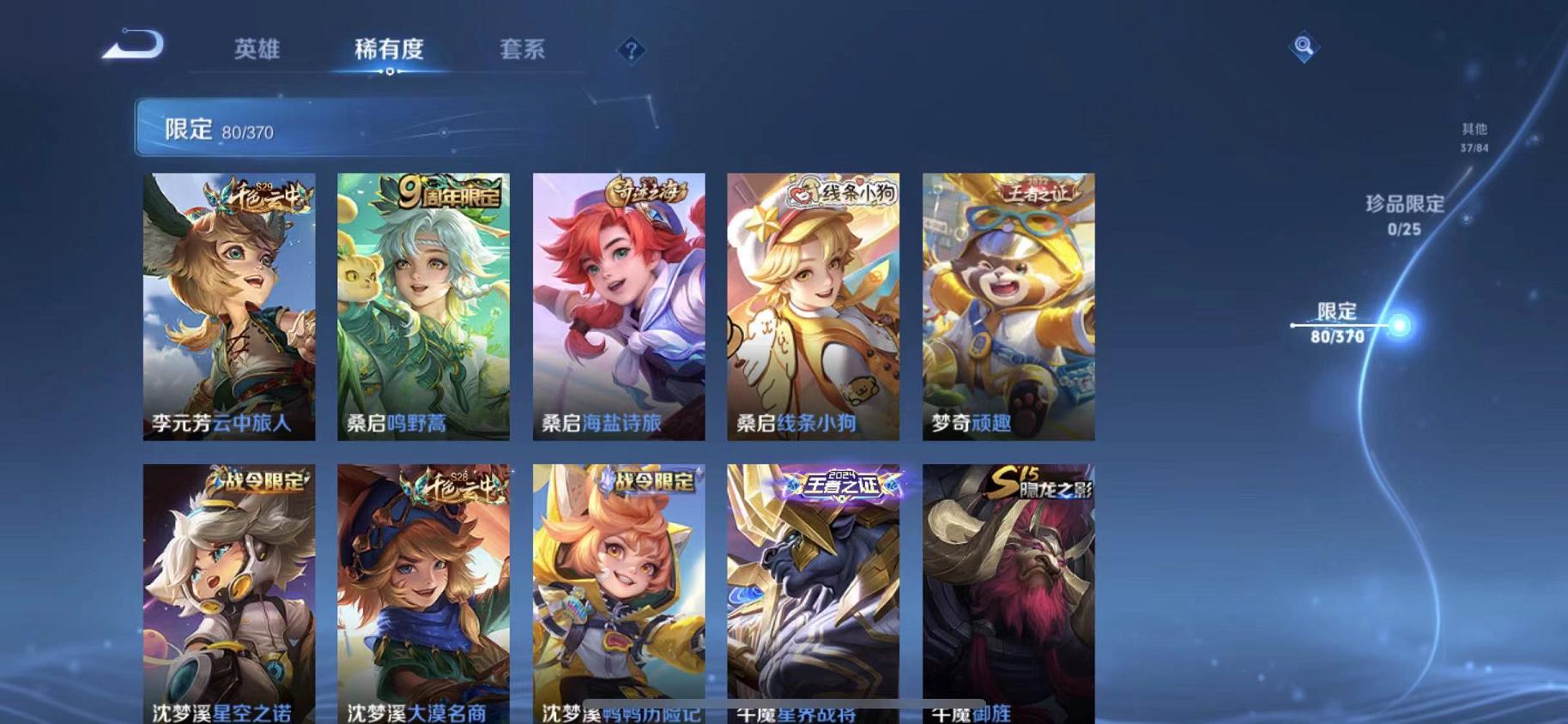Switch to the 英雄 tab

pyautogui.click(x=257, y=50)
